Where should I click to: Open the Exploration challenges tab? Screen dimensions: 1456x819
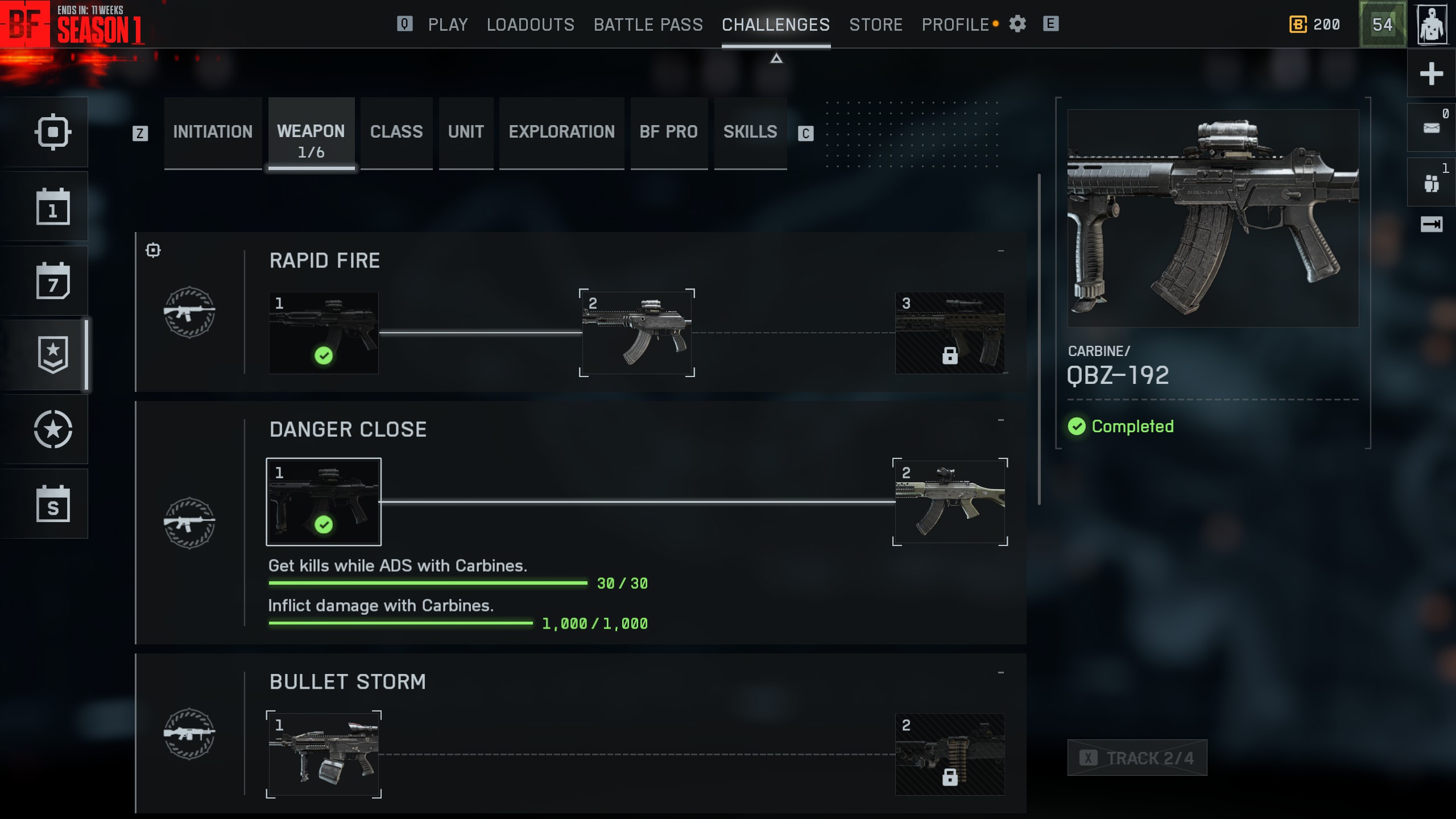561,132
